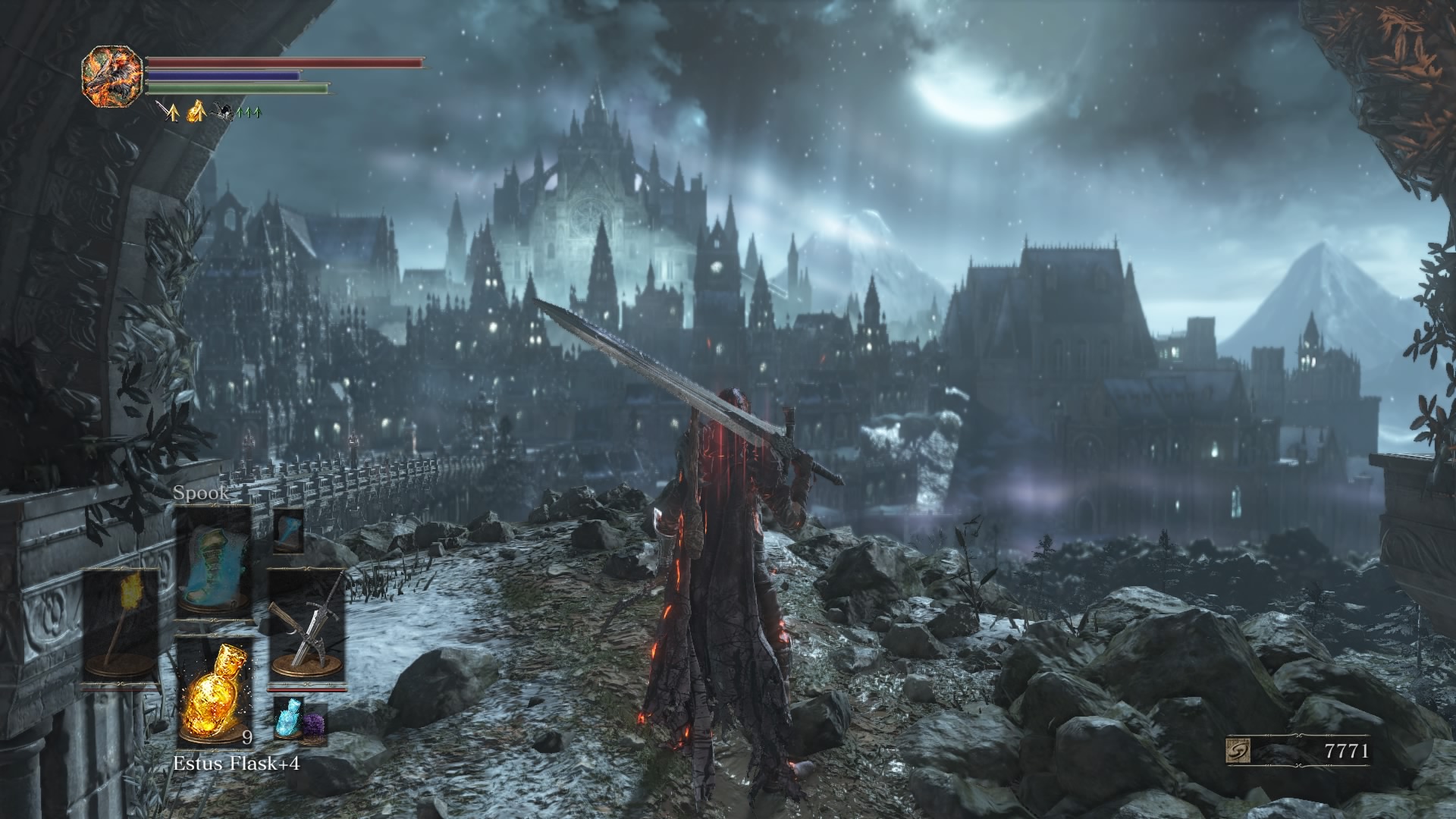The height and width of the screenshot is (819, 1456).
Task: Click the flaming covenant emblem badge
Action: coord(112,74)
